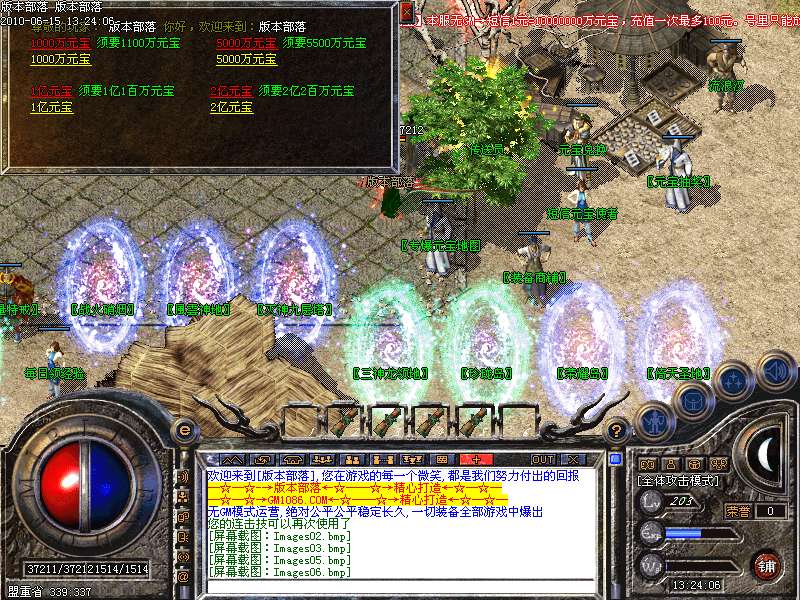Open the round 'e' button left of chat
Viewport: 800px width, 600px height.
point(184,430)
